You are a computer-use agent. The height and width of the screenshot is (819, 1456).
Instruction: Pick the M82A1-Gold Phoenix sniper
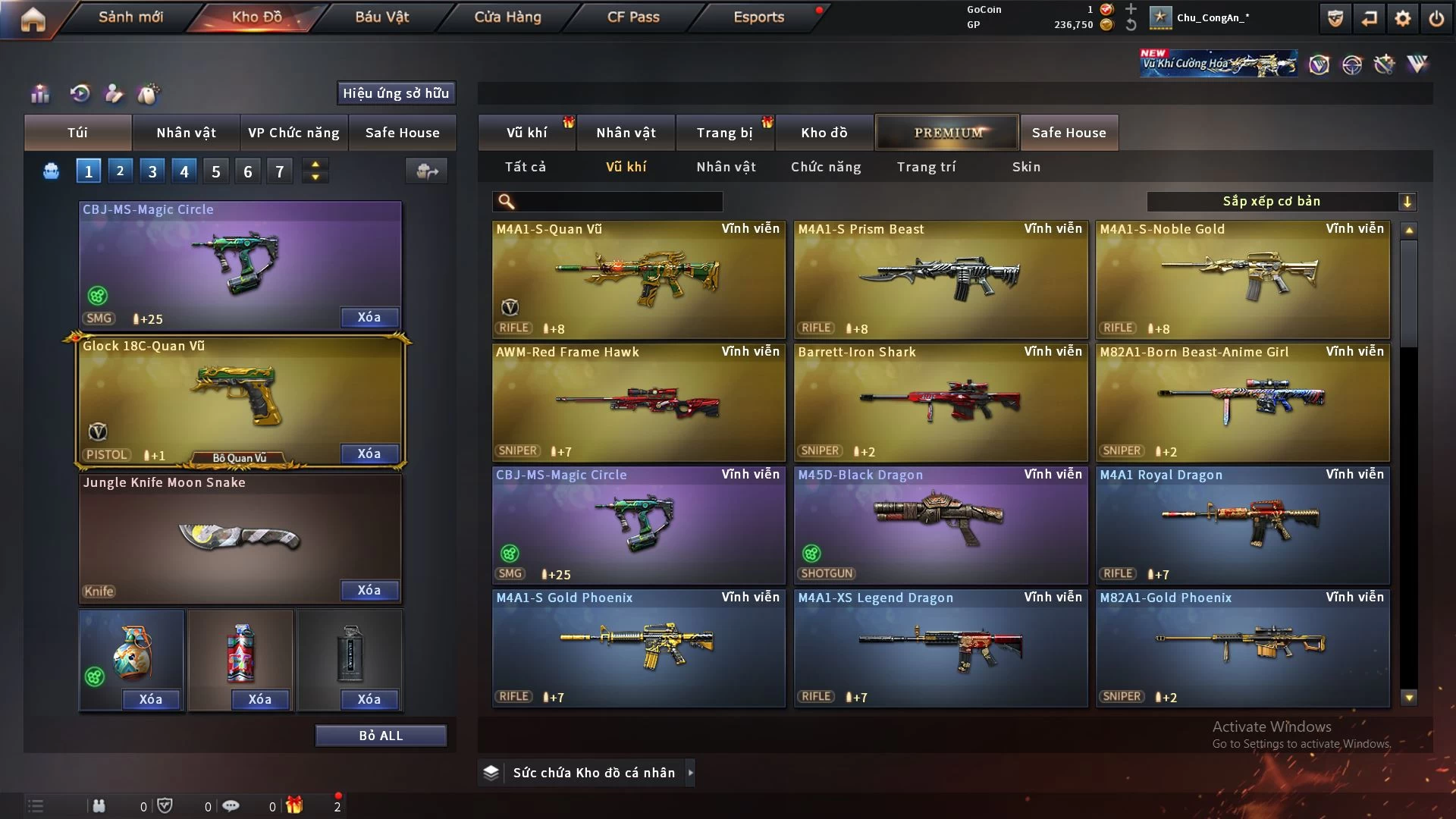tap(1242, 648)
